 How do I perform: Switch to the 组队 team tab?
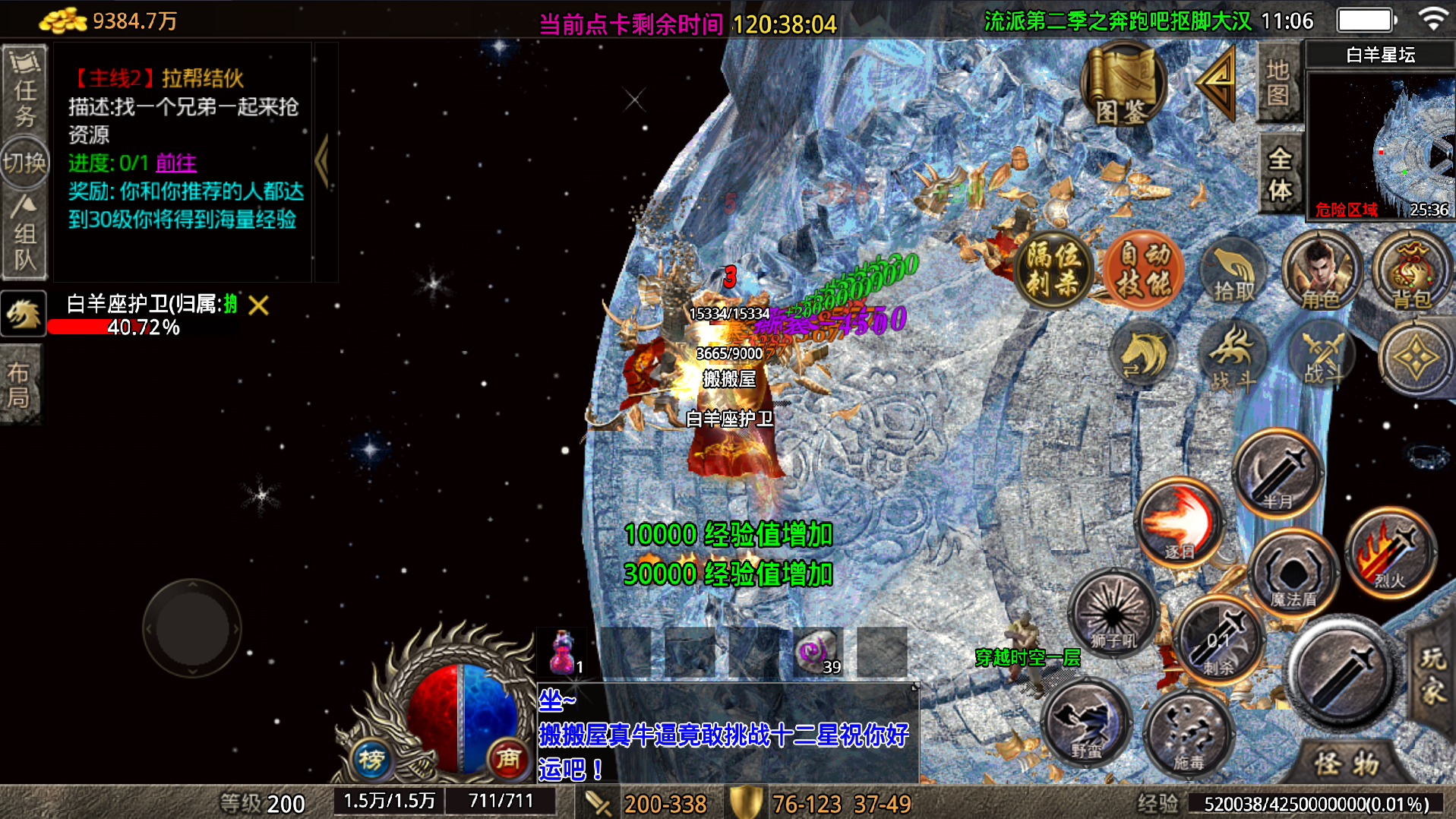point(24,237)
